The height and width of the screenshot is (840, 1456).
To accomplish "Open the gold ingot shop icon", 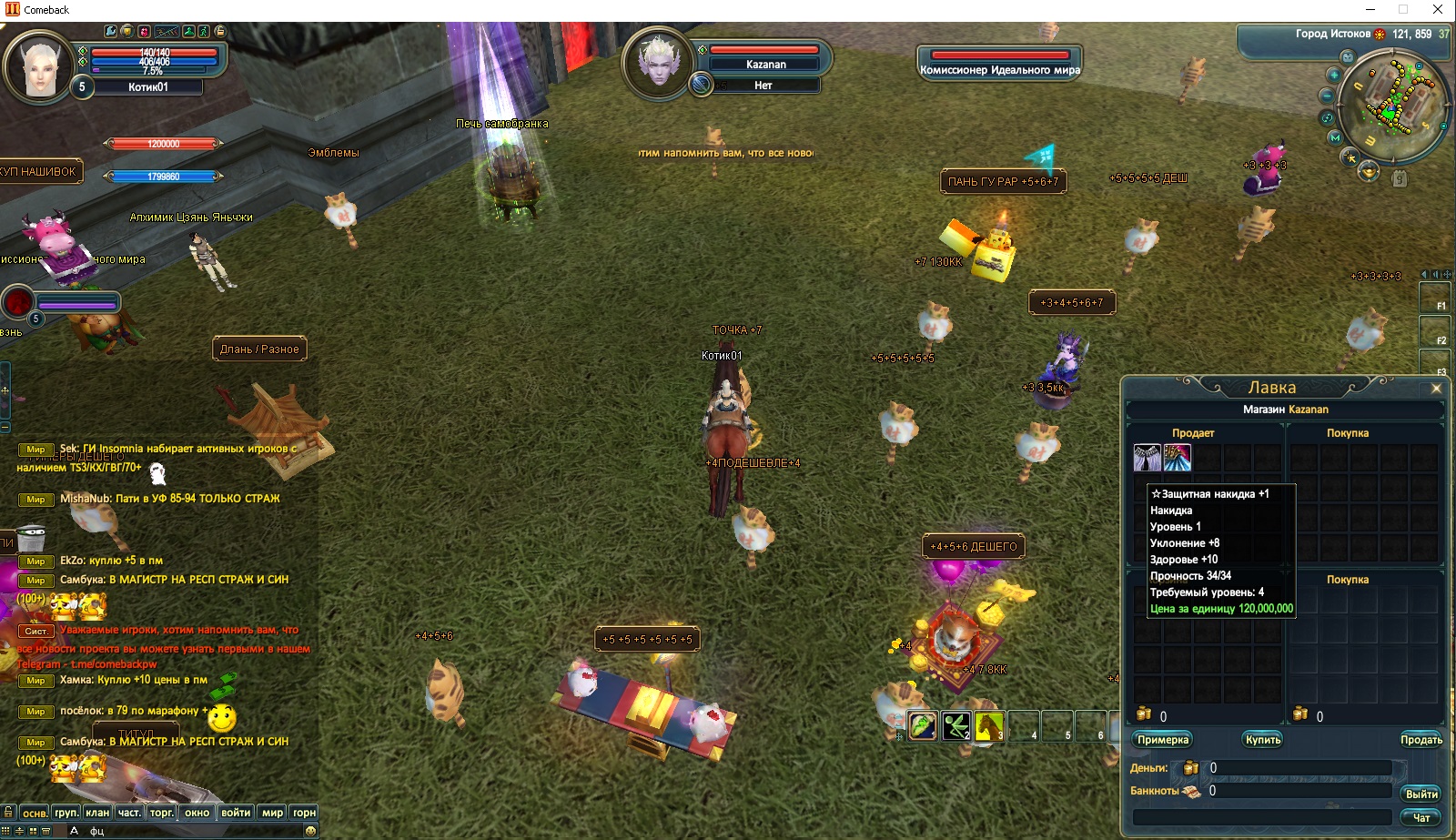I will point(1369,172).
